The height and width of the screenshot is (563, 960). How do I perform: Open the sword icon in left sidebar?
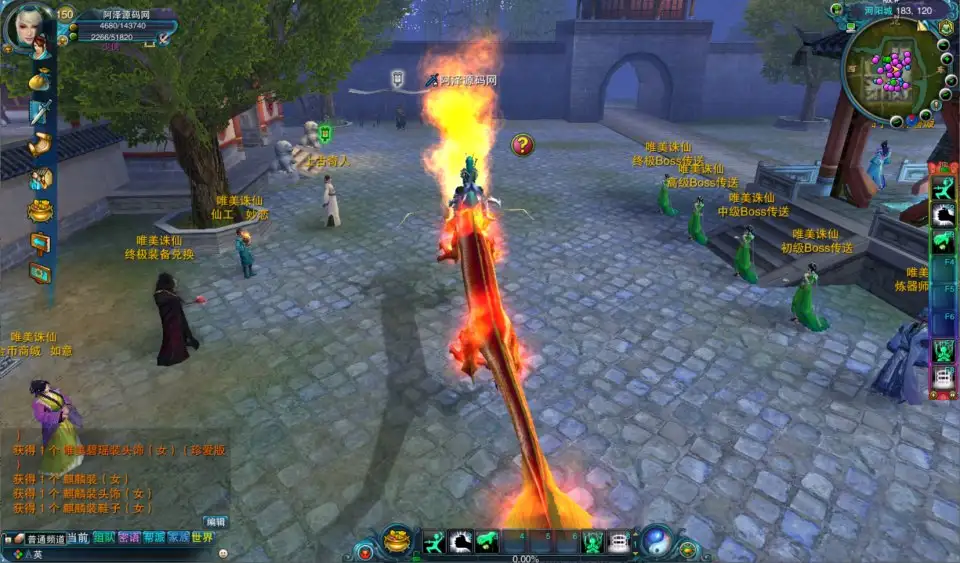(x=40, y=112)
